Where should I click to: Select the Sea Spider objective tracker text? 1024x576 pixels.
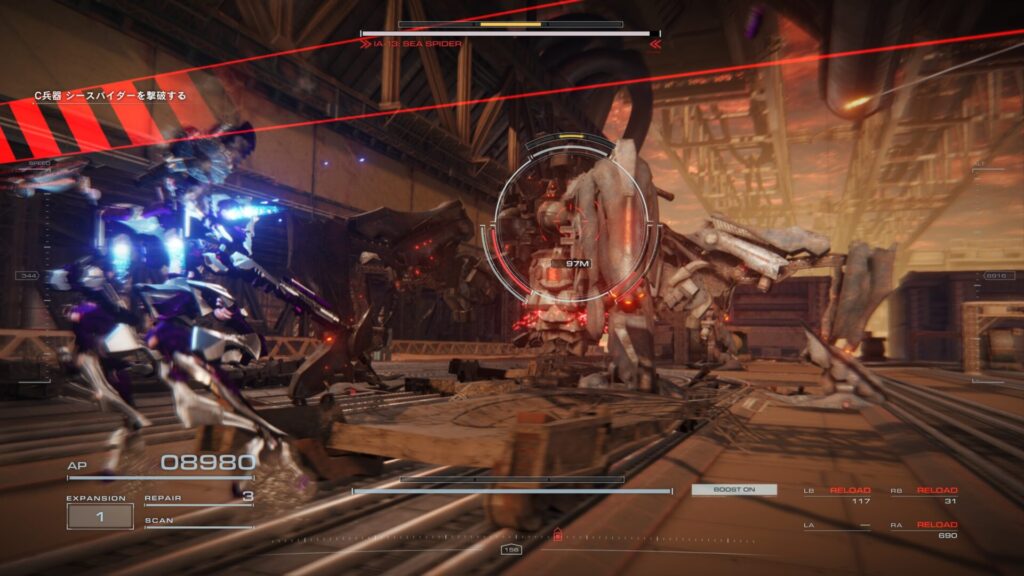click(110, 96)
